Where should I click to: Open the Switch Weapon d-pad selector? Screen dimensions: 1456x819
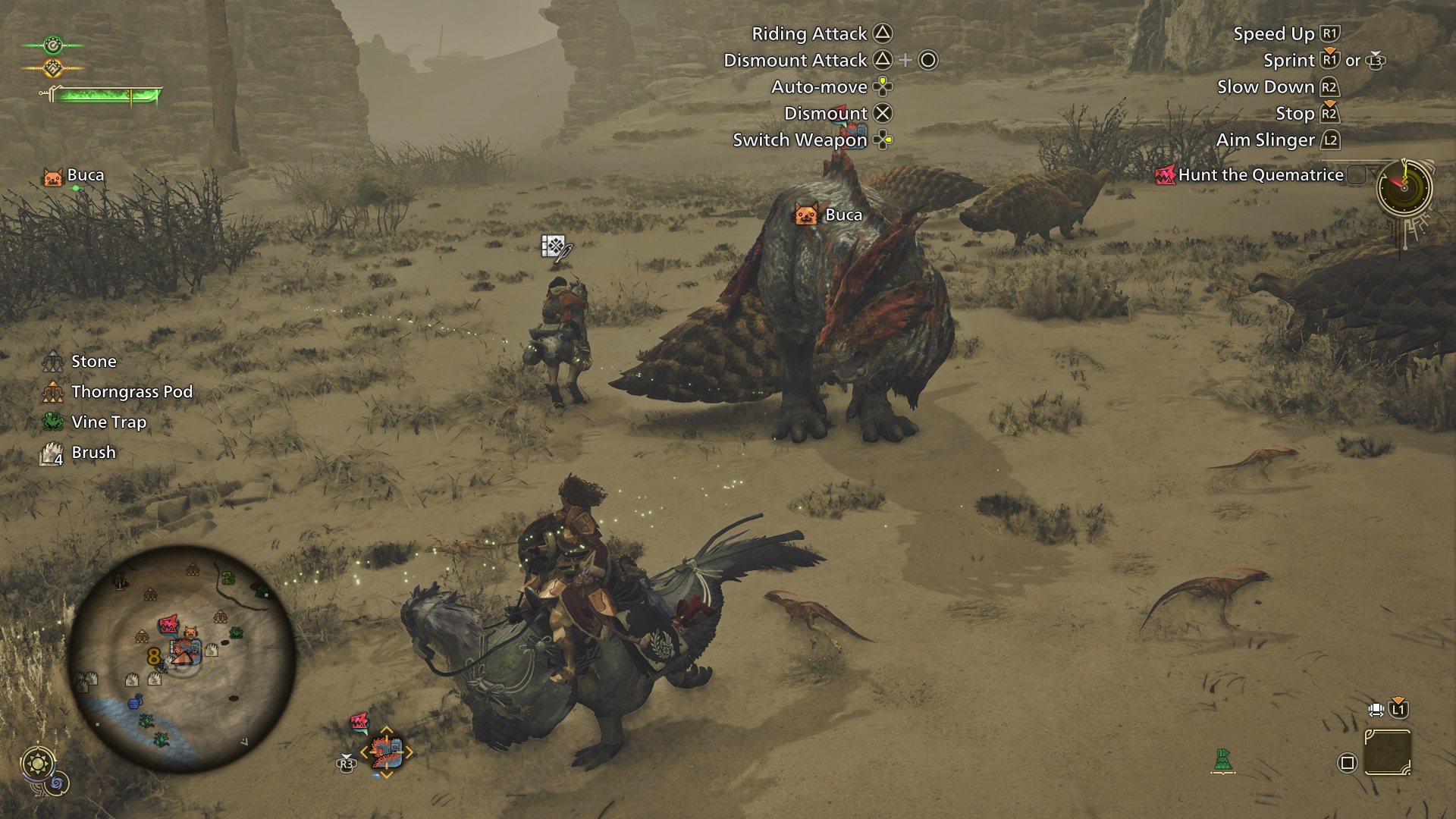pyautogui.click(x=881, y=140)
